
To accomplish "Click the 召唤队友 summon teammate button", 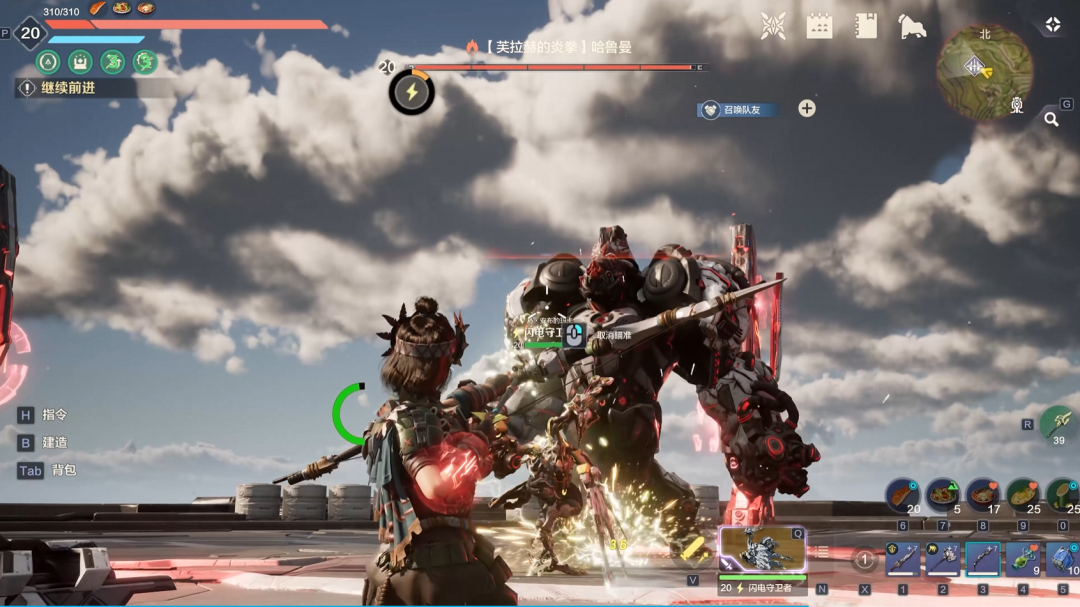I will (739, 109).
